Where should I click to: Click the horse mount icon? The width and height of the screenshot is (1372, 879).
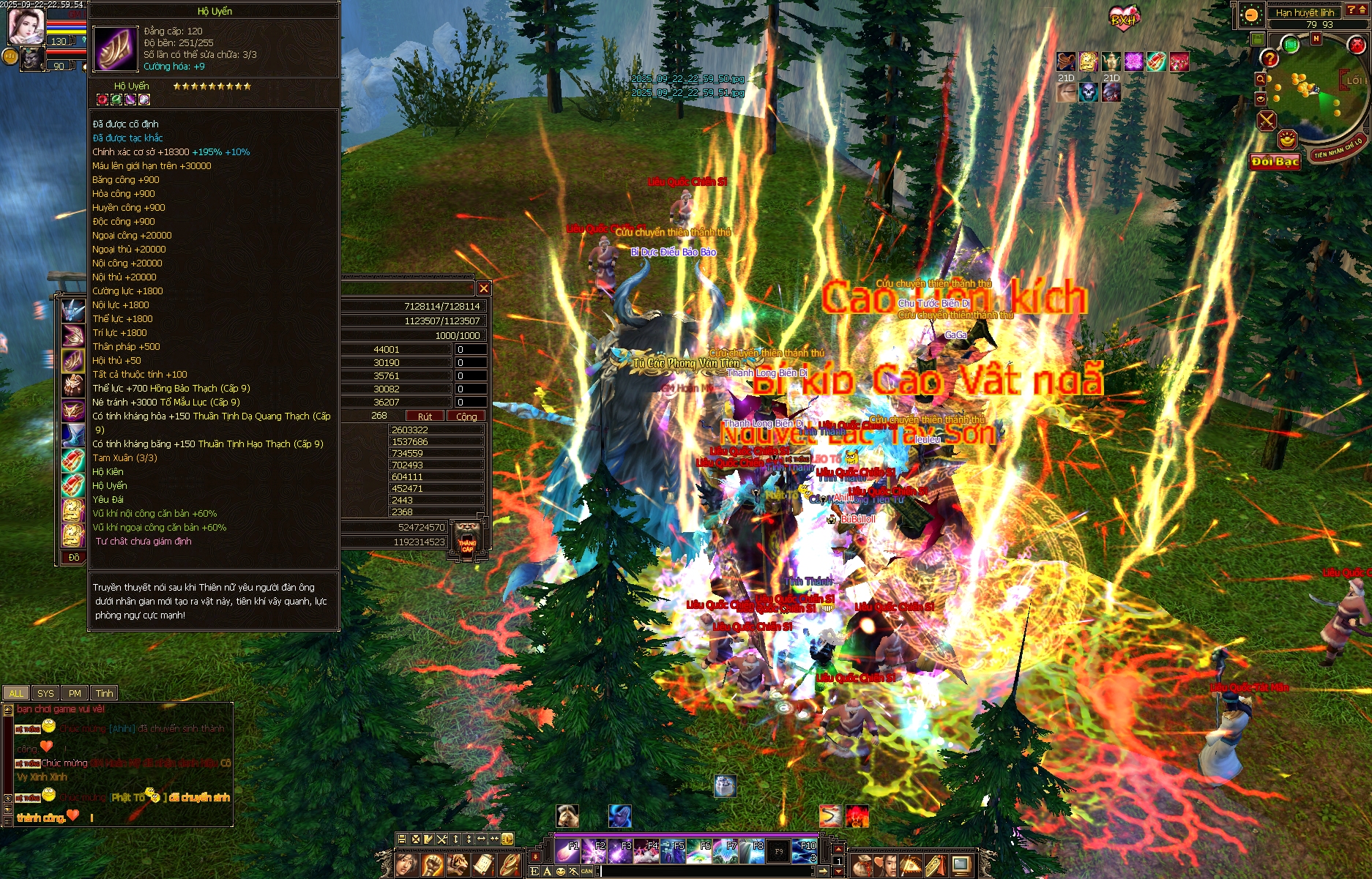click(x=567, y=815)
